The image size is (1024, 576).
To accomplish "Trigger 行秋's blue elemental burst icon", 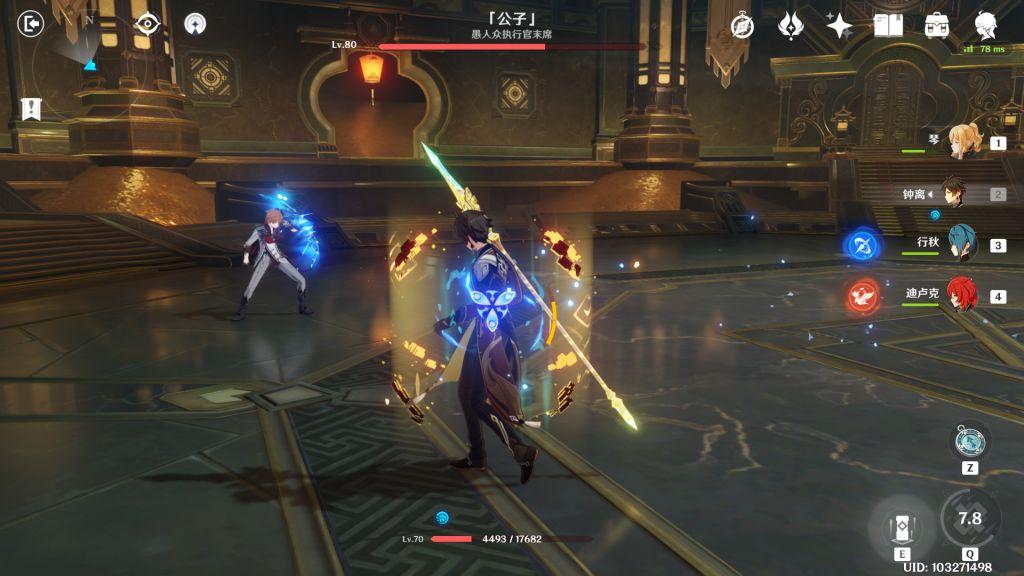I will coord(860,245).
